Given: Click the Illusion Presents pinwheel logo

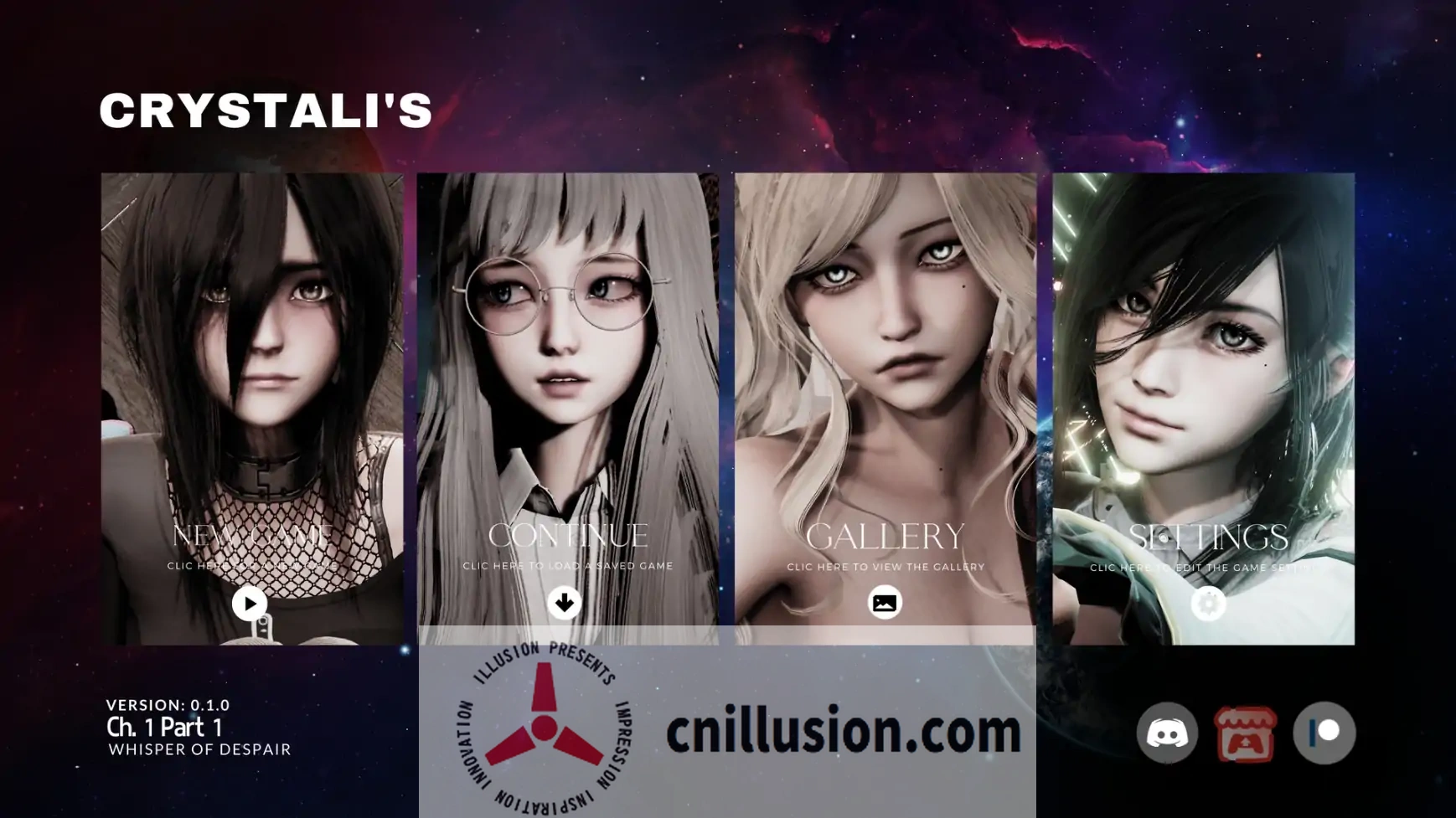Looking at the screenshot, I should 545,728.
